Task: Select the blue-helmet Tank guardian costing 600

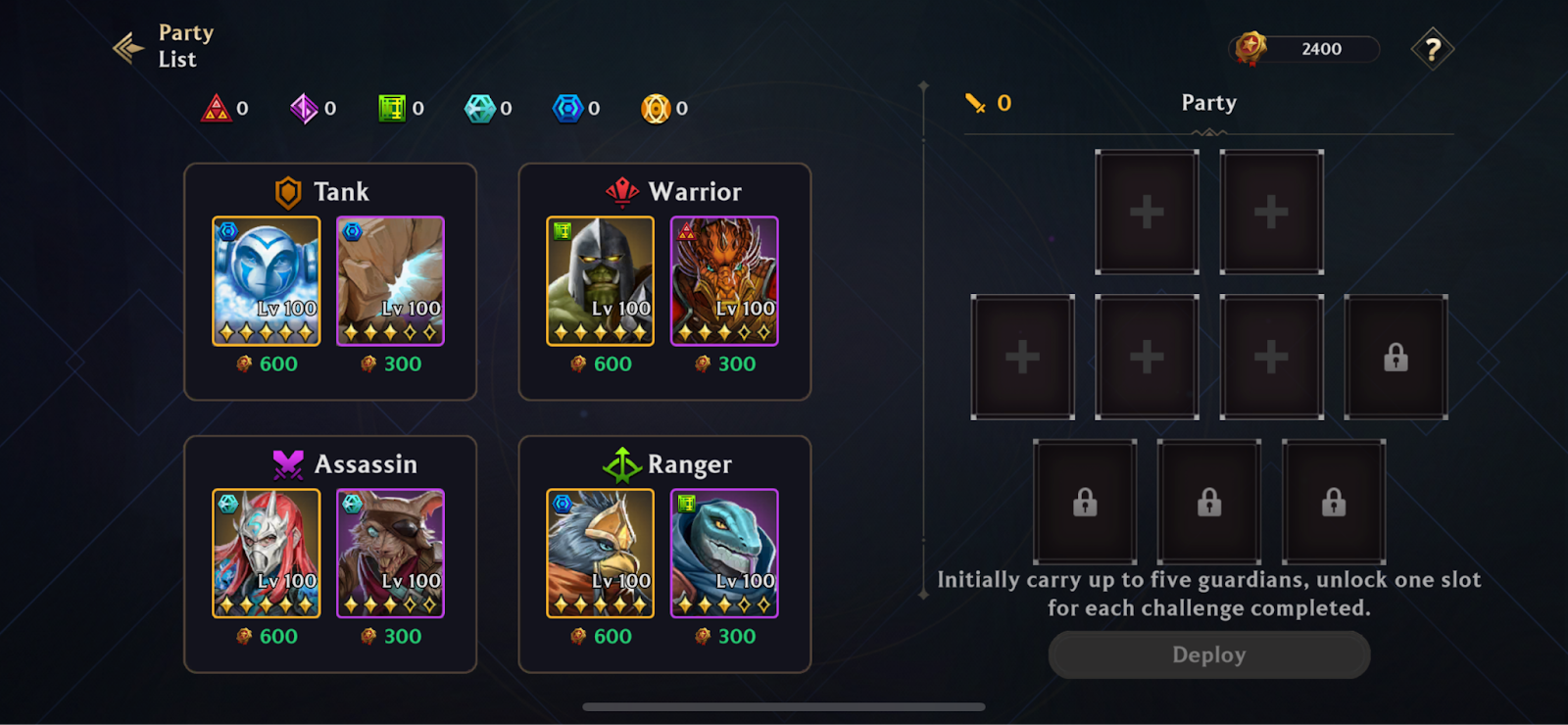Action: point(267,281)
